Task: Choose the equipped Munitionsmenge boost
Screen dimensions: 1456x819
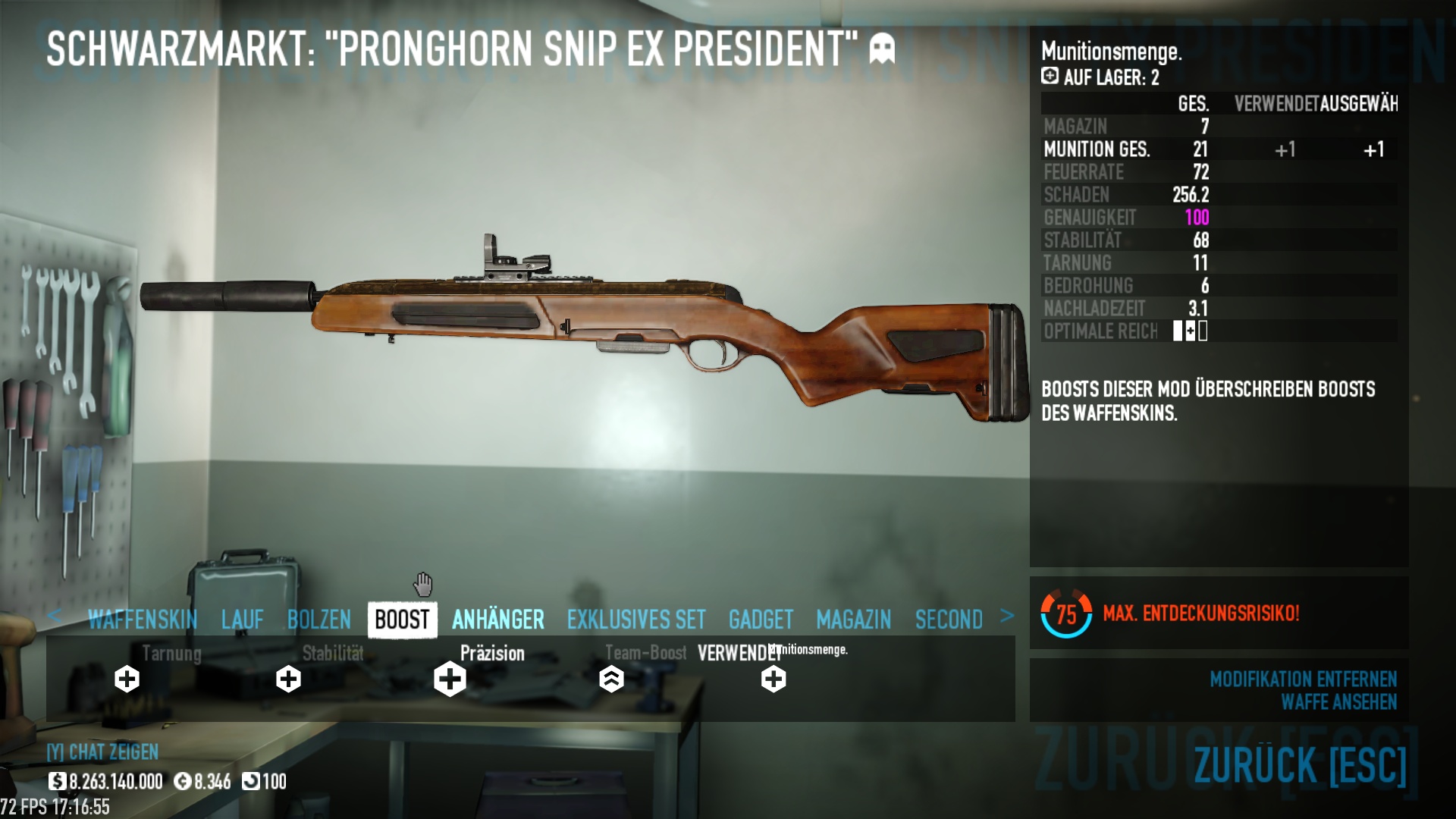Action: 773,679
